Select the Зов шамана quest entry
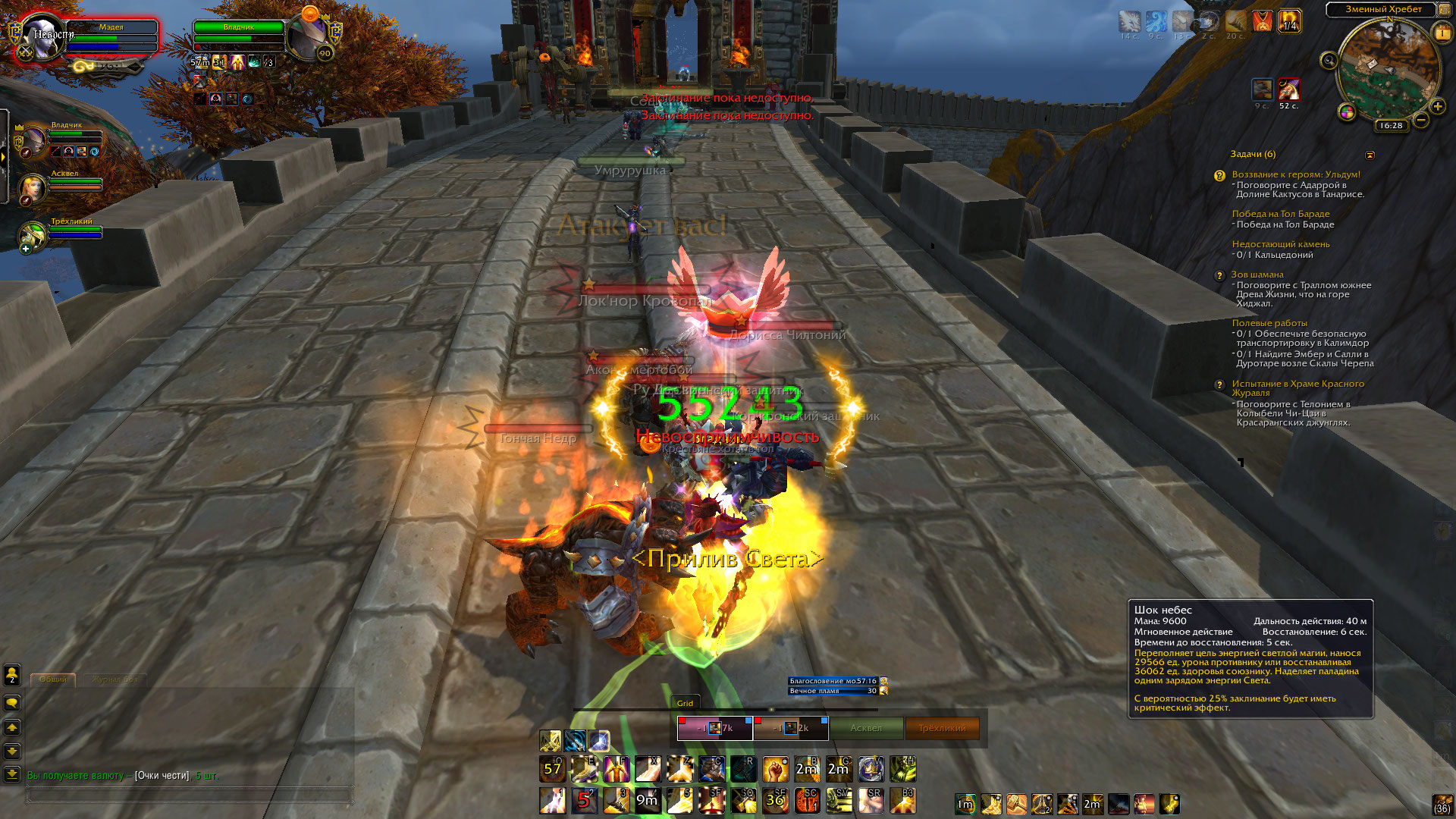 [1257, 275]
